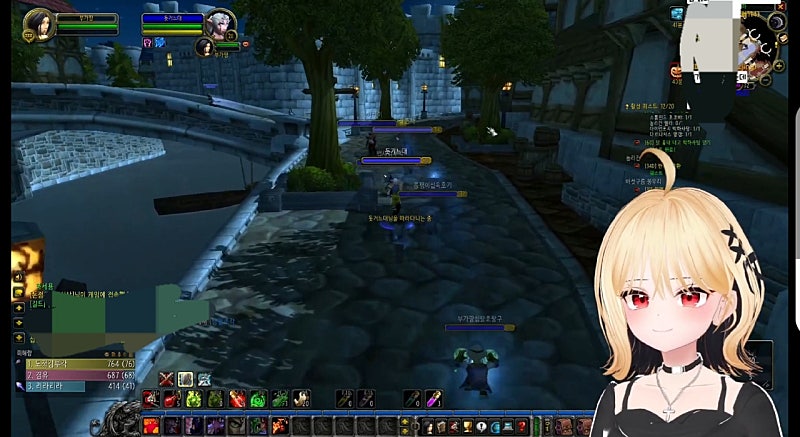Click the blue buff icon near minimap

click(677, 13)
